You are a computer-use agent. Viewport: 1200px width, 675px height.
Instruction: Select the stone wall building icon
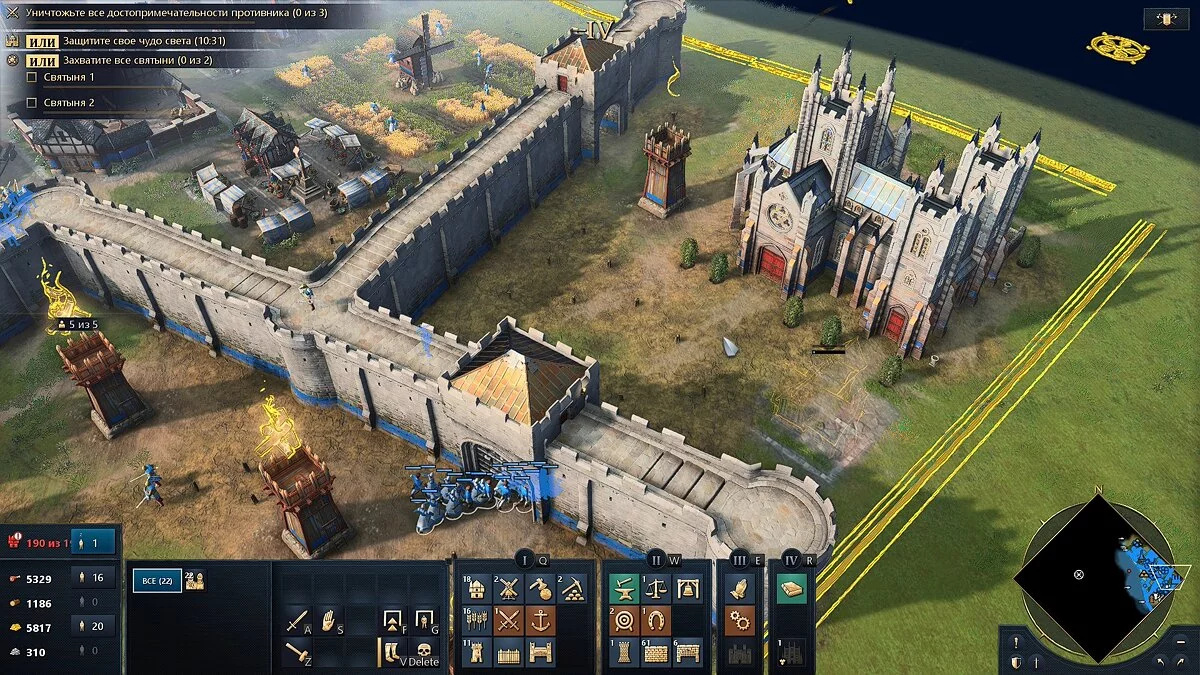click(x=656, y=652)
